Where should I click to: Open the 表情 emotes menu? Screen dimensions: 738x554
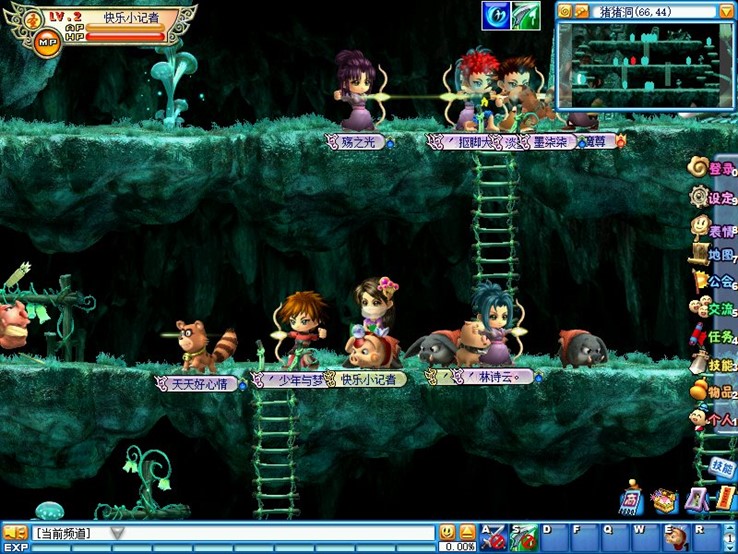click(x=714, y=229)
